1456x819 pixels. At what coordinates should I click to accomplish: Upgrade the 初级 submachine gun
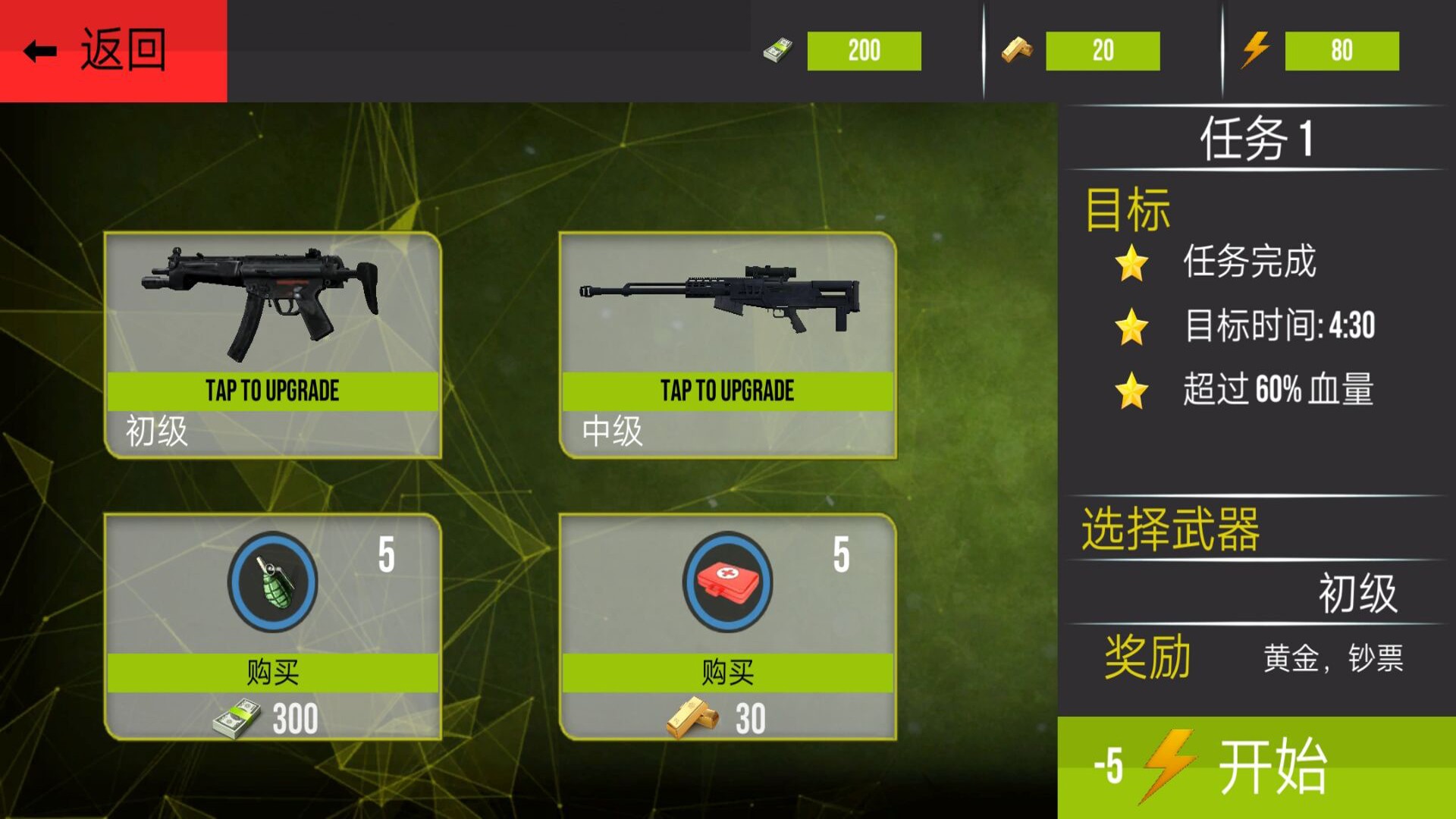pyautogui.click(x=272, y=391)
